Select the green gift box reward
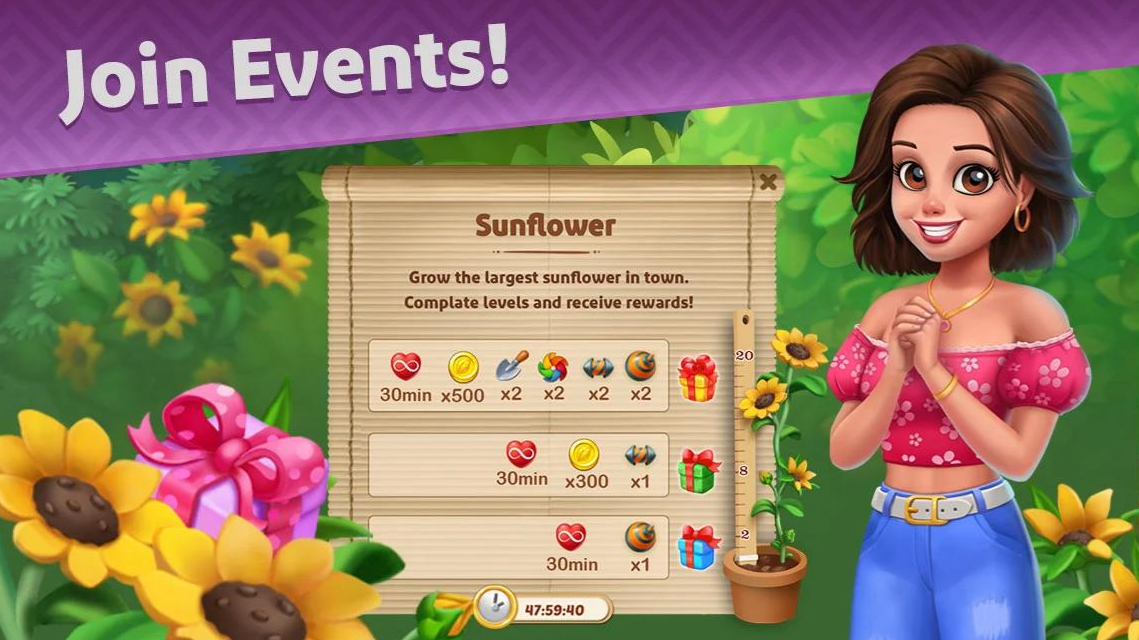Image resolution: width=1139 pixels, height=640 pixels. [698, 471]
